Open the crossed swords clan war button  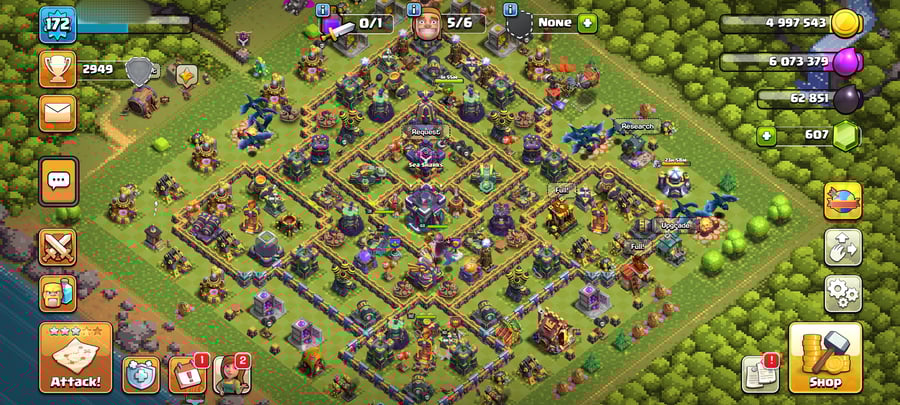(58, 246)
